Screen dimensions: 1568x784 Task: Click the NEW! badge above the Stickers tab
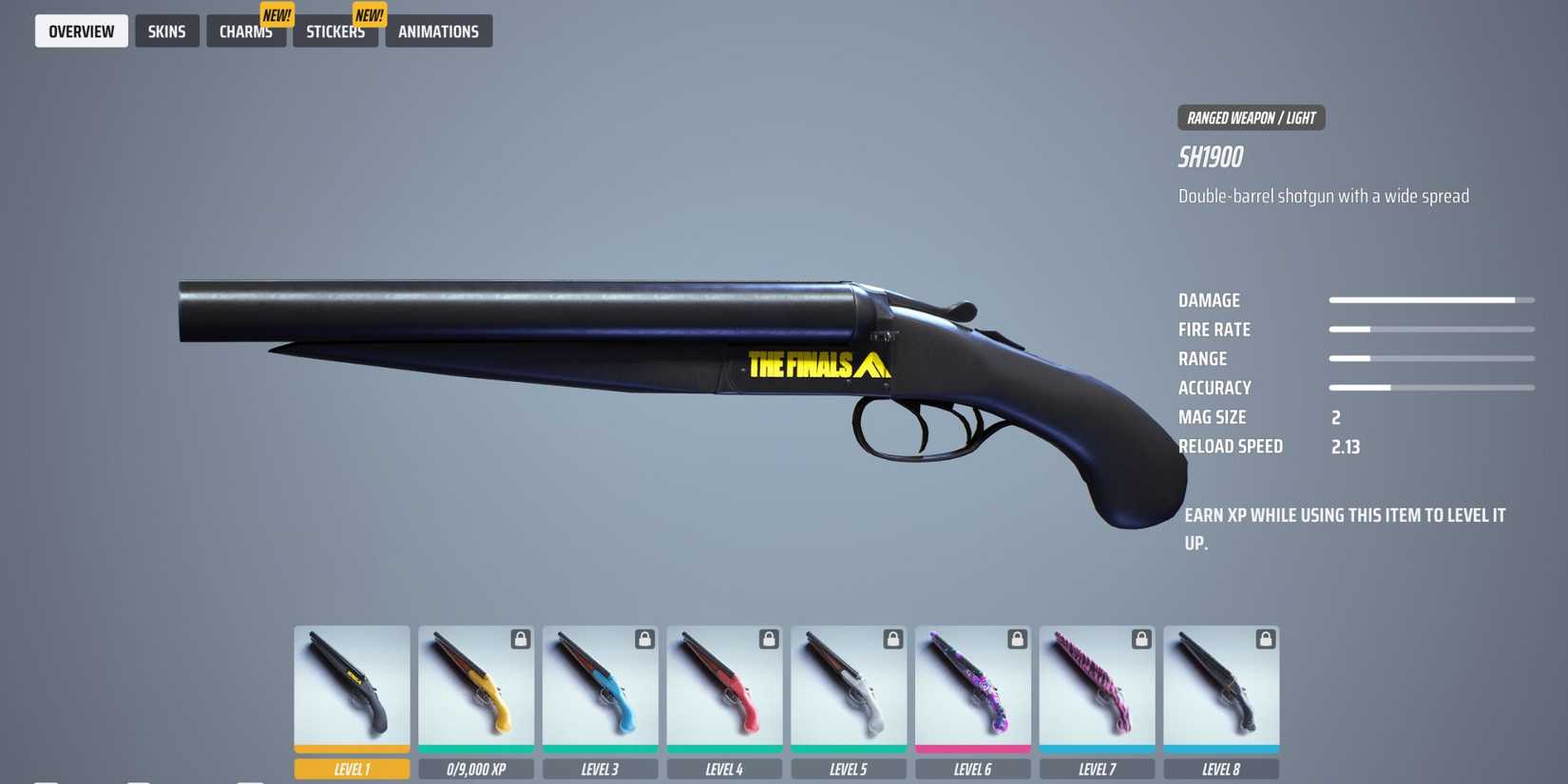coord(368,13)
